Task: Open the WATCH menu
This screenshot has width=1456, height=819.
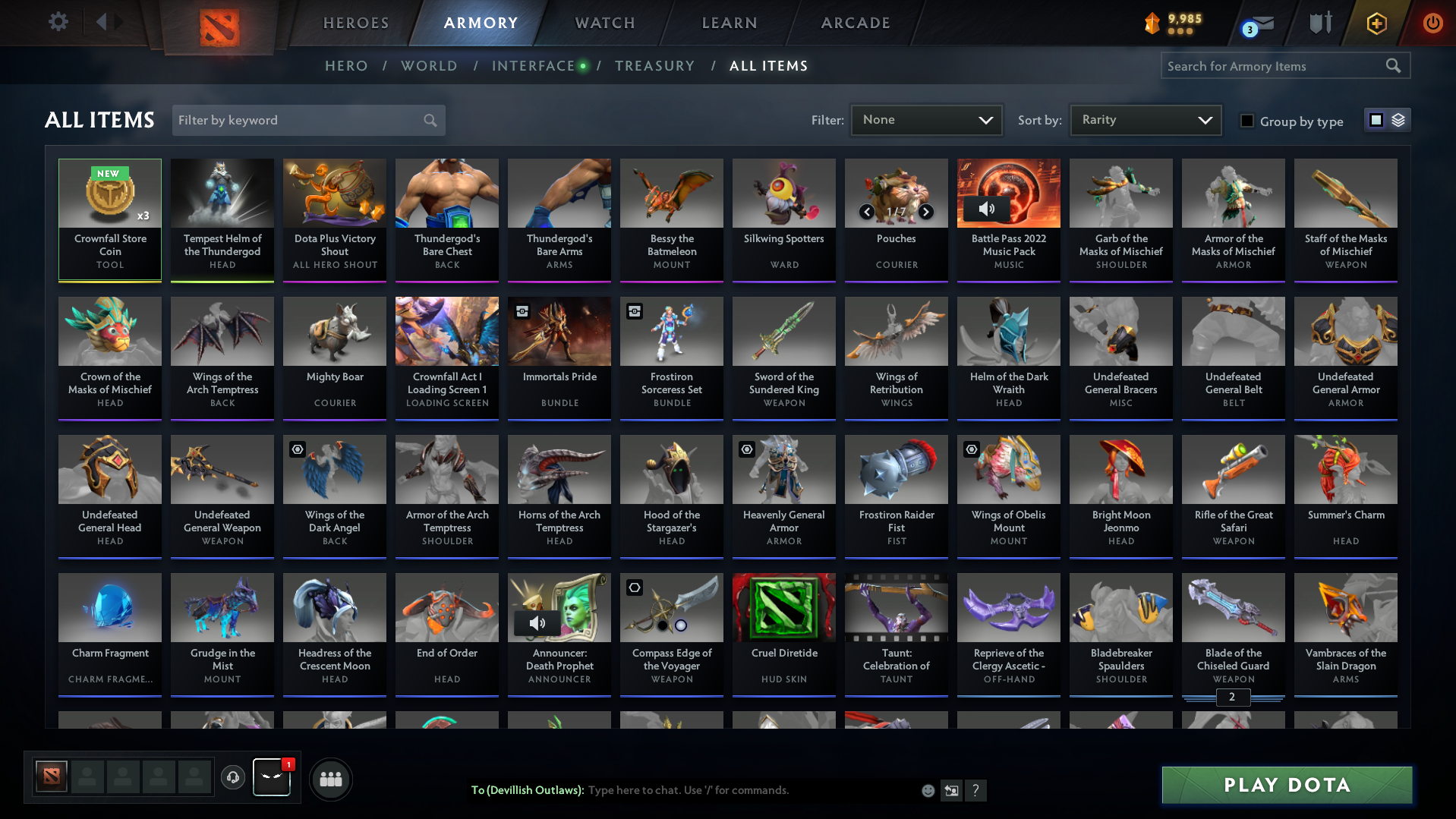Action: click(x=604, y=22)
